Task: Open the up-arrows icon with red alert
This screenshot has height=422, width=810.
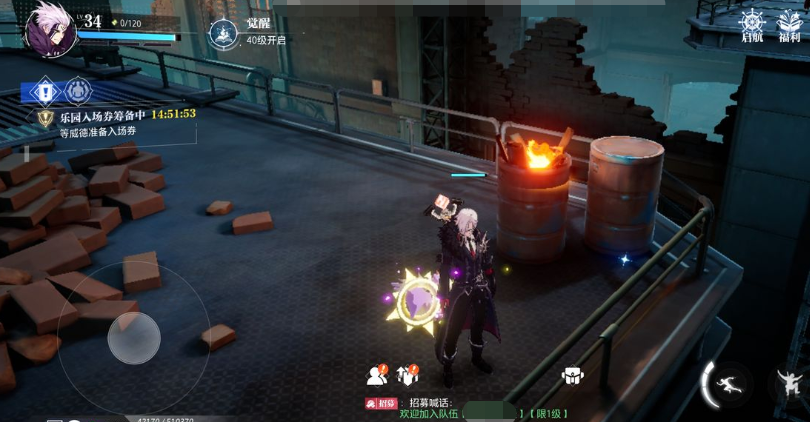Action: (408, 375)
